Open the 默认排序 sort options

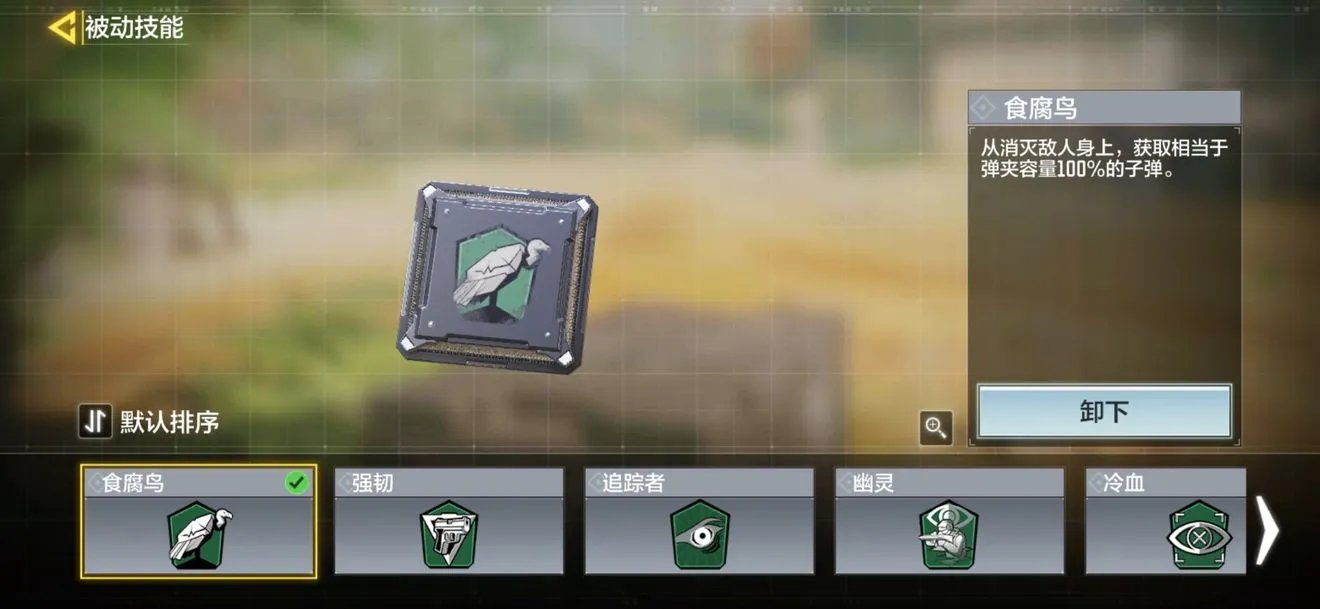click(x=150, y=422)
